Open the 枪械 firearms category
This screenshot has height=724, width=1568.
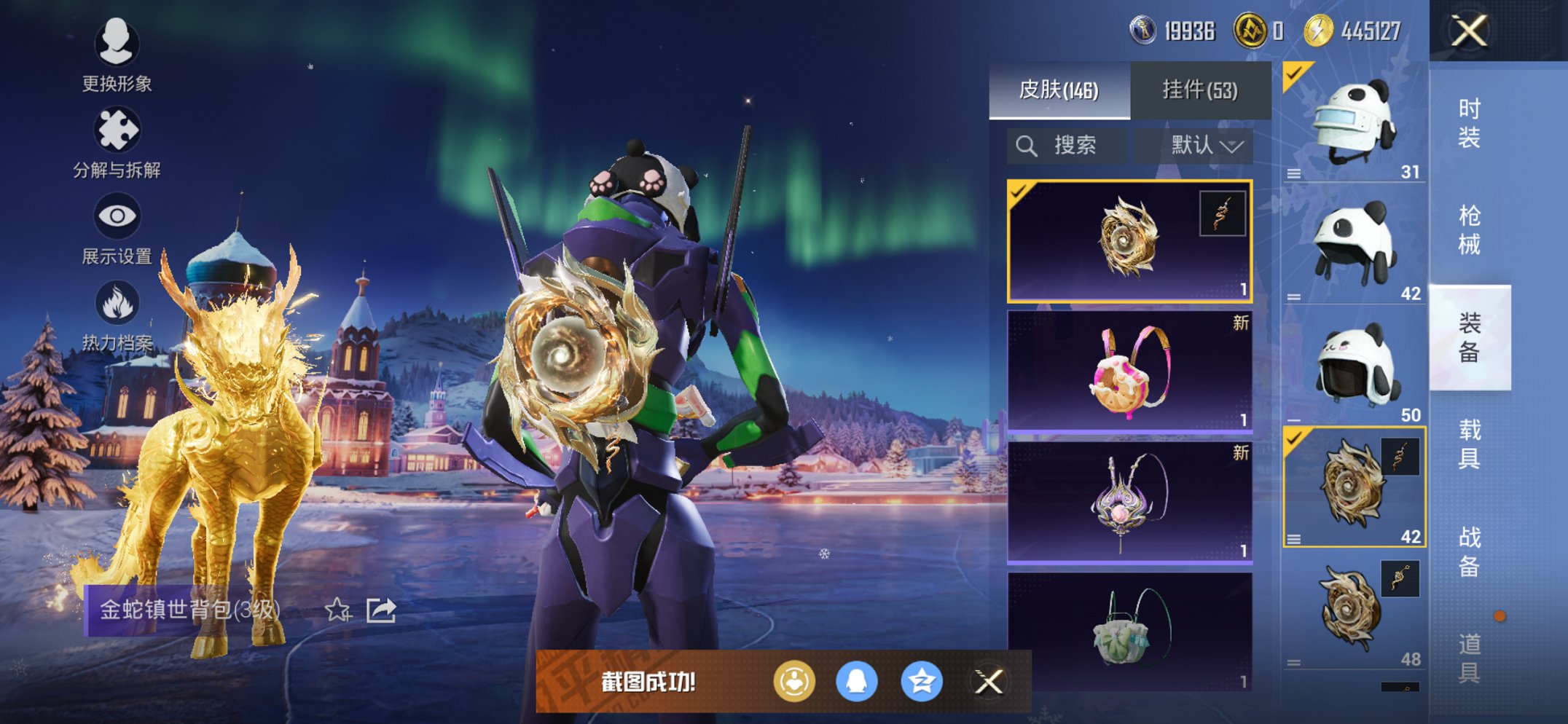(1469, 230)
